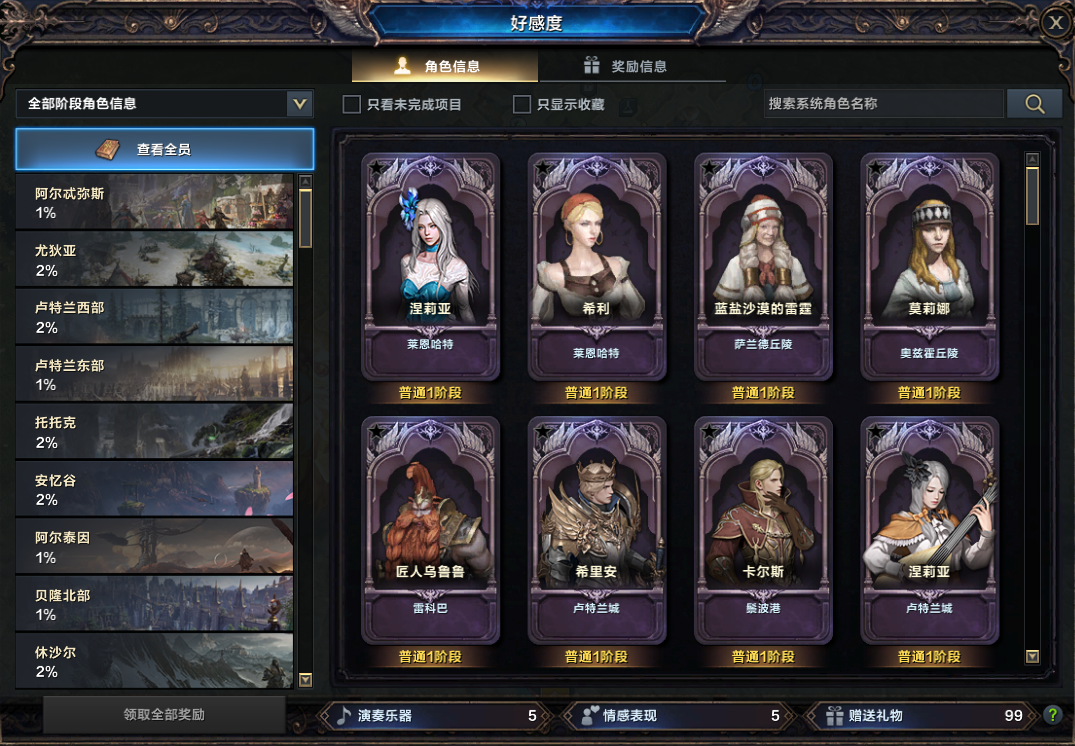1075x746 pixels.
Task: Close the 好感度 window
Action: 1056,24
